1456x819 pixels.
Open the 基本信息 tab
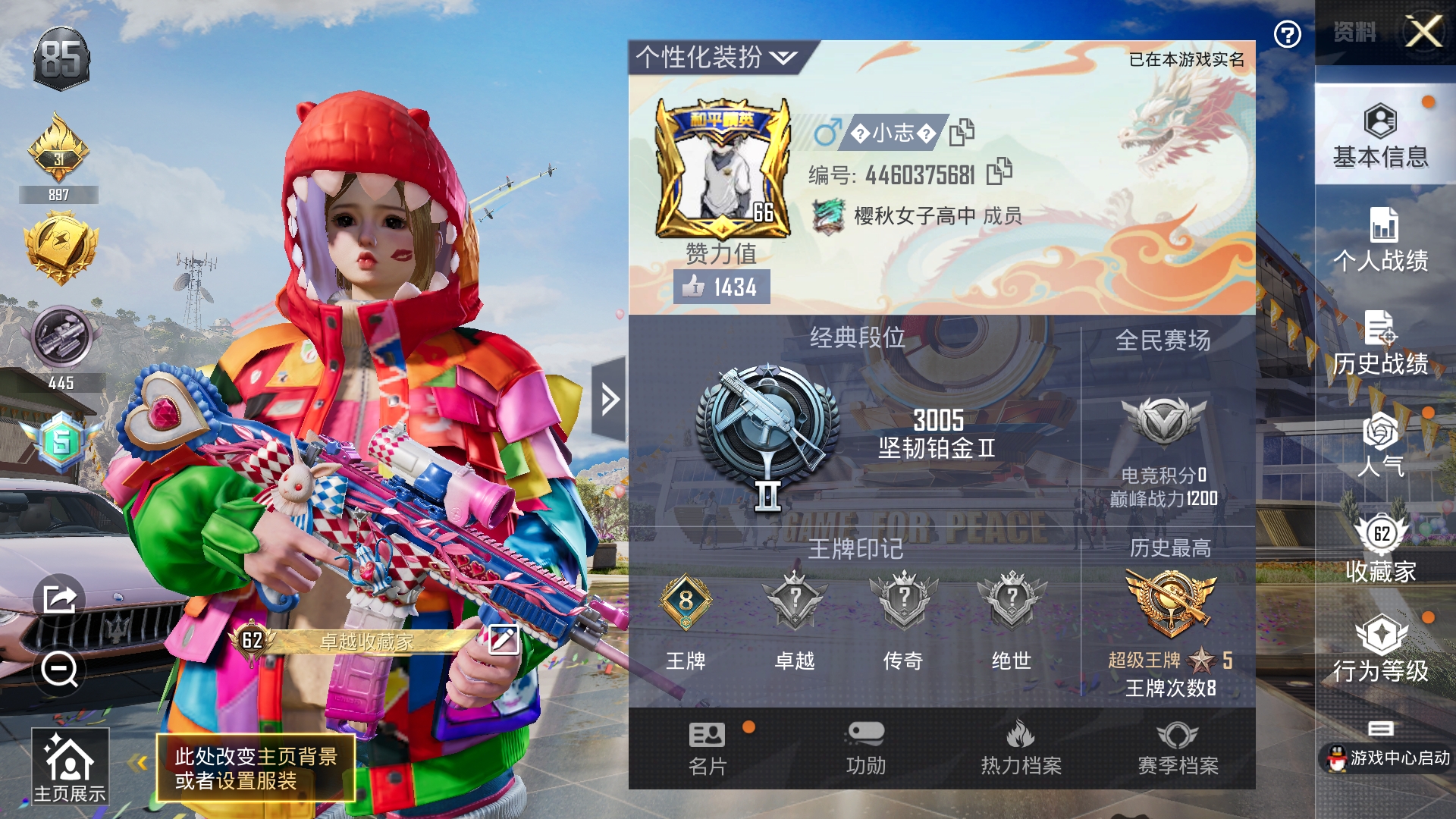(1380, 136)
